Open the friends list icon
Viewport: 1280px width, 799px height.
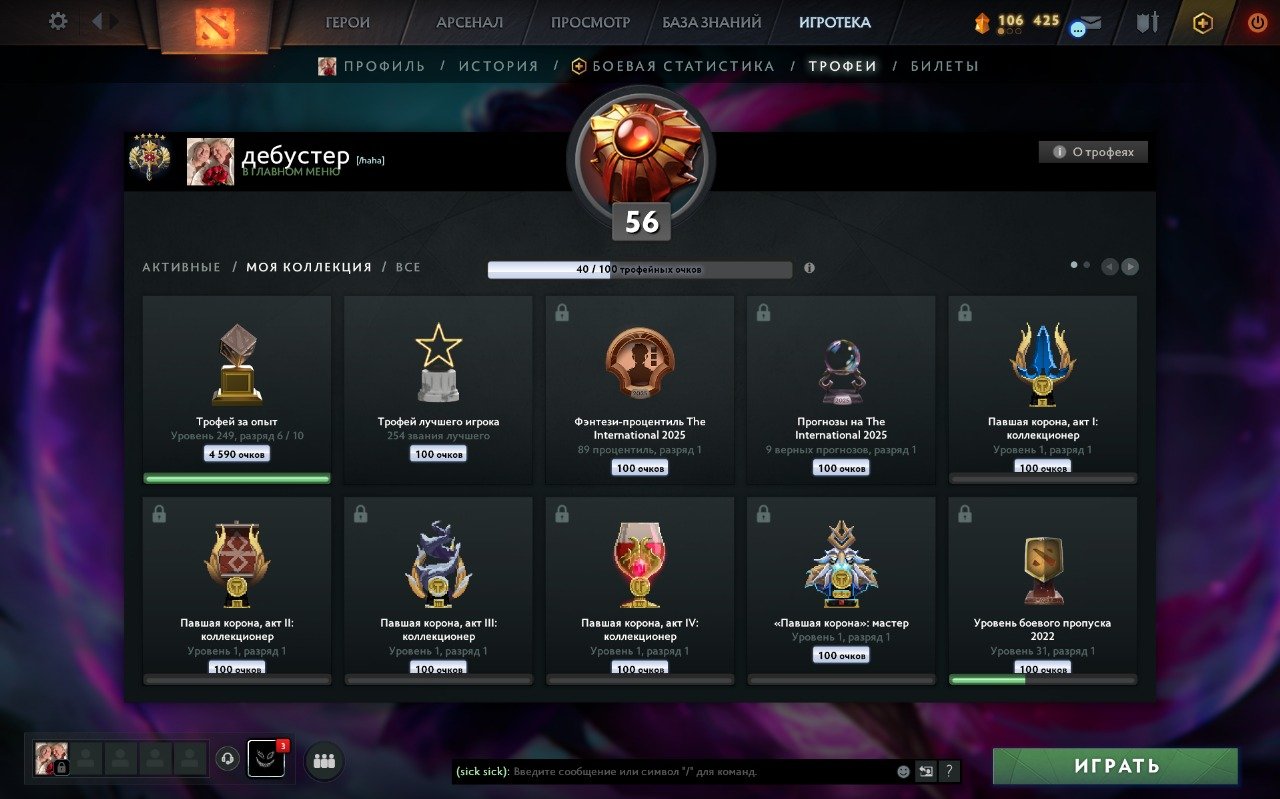[x=322, y=763]
